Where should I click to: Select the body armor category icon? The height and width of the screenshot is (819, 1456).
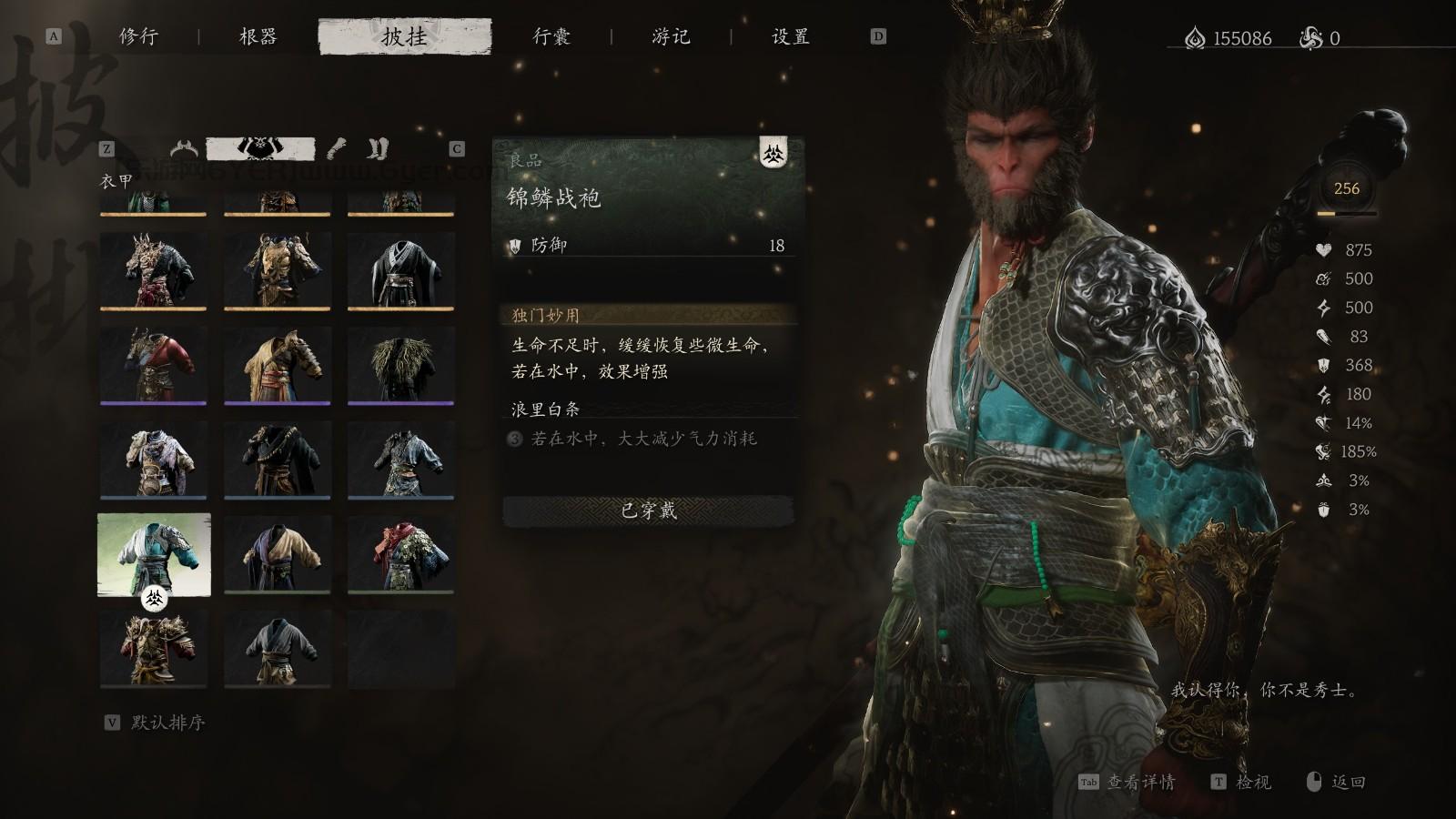pyautogui.click(x=260, y=148)
